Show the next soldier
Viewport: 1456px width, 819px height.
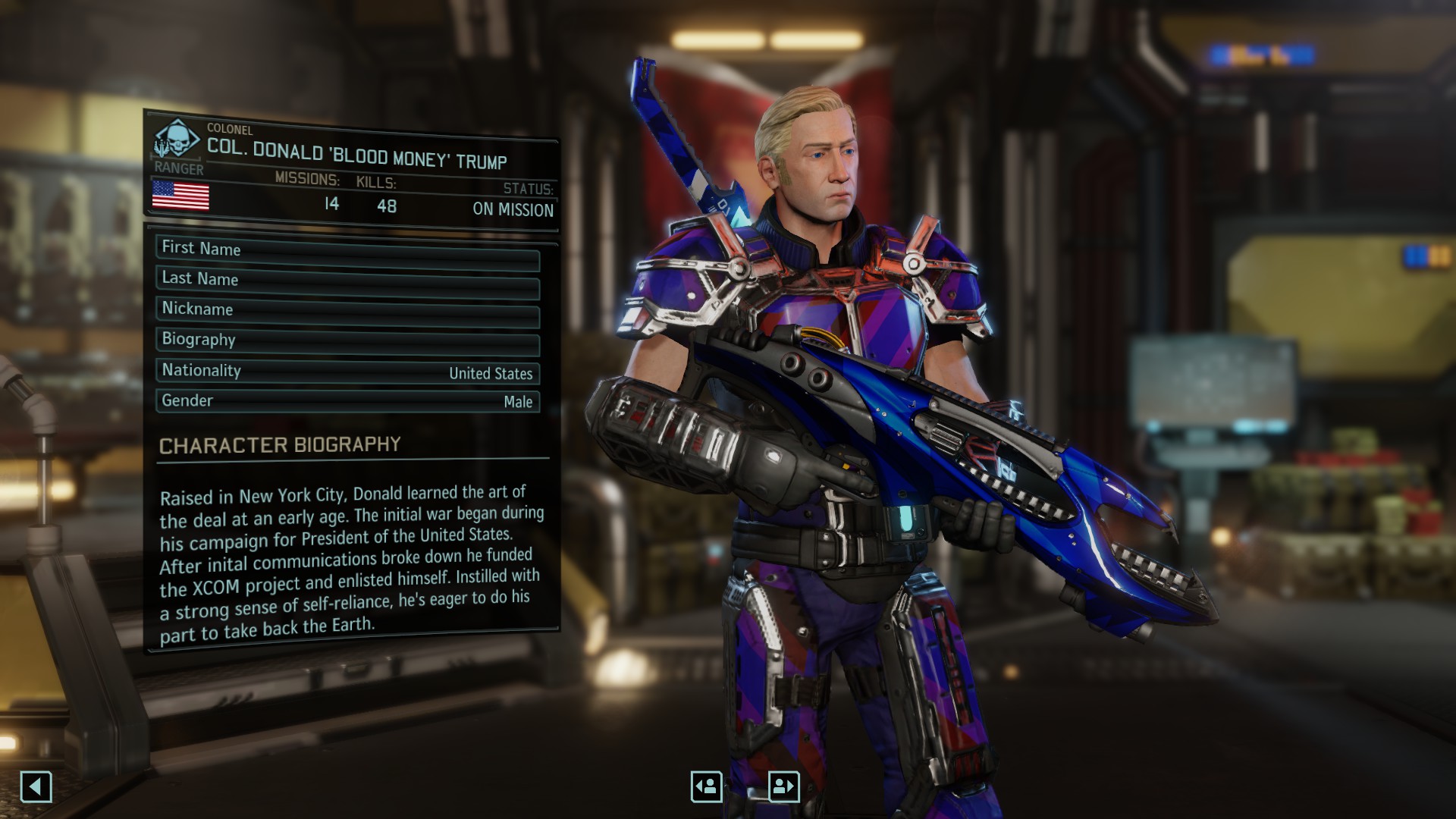point(783,786)
